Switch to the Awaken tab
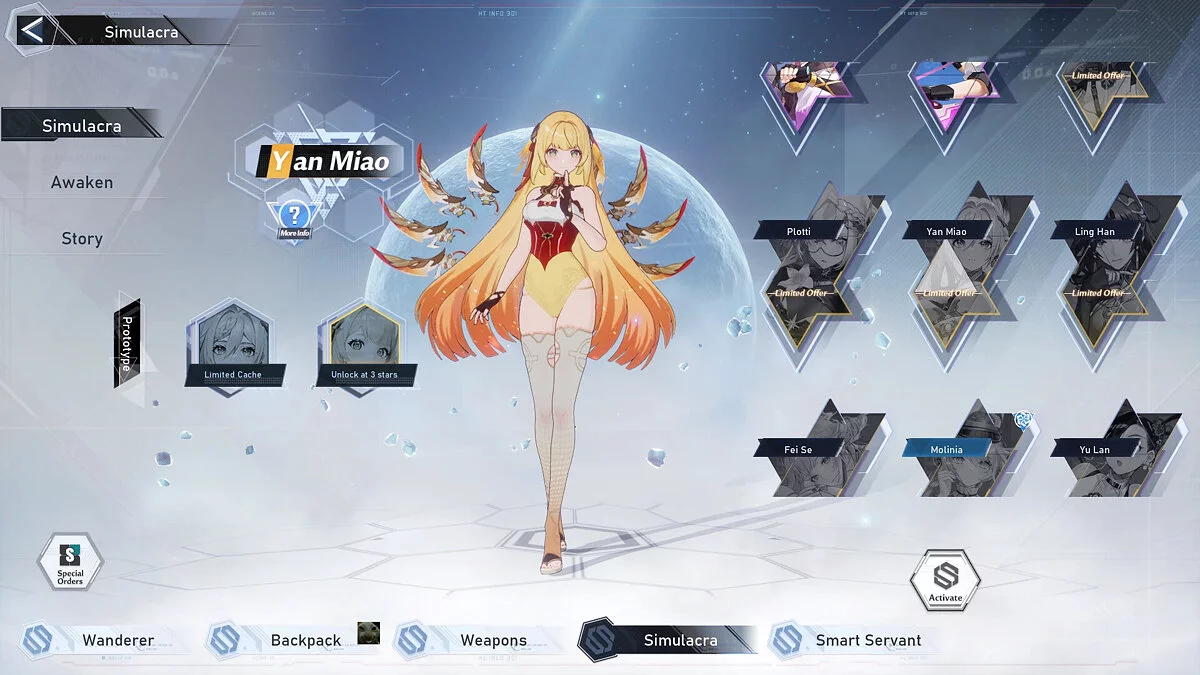 (x=82, y=182)
